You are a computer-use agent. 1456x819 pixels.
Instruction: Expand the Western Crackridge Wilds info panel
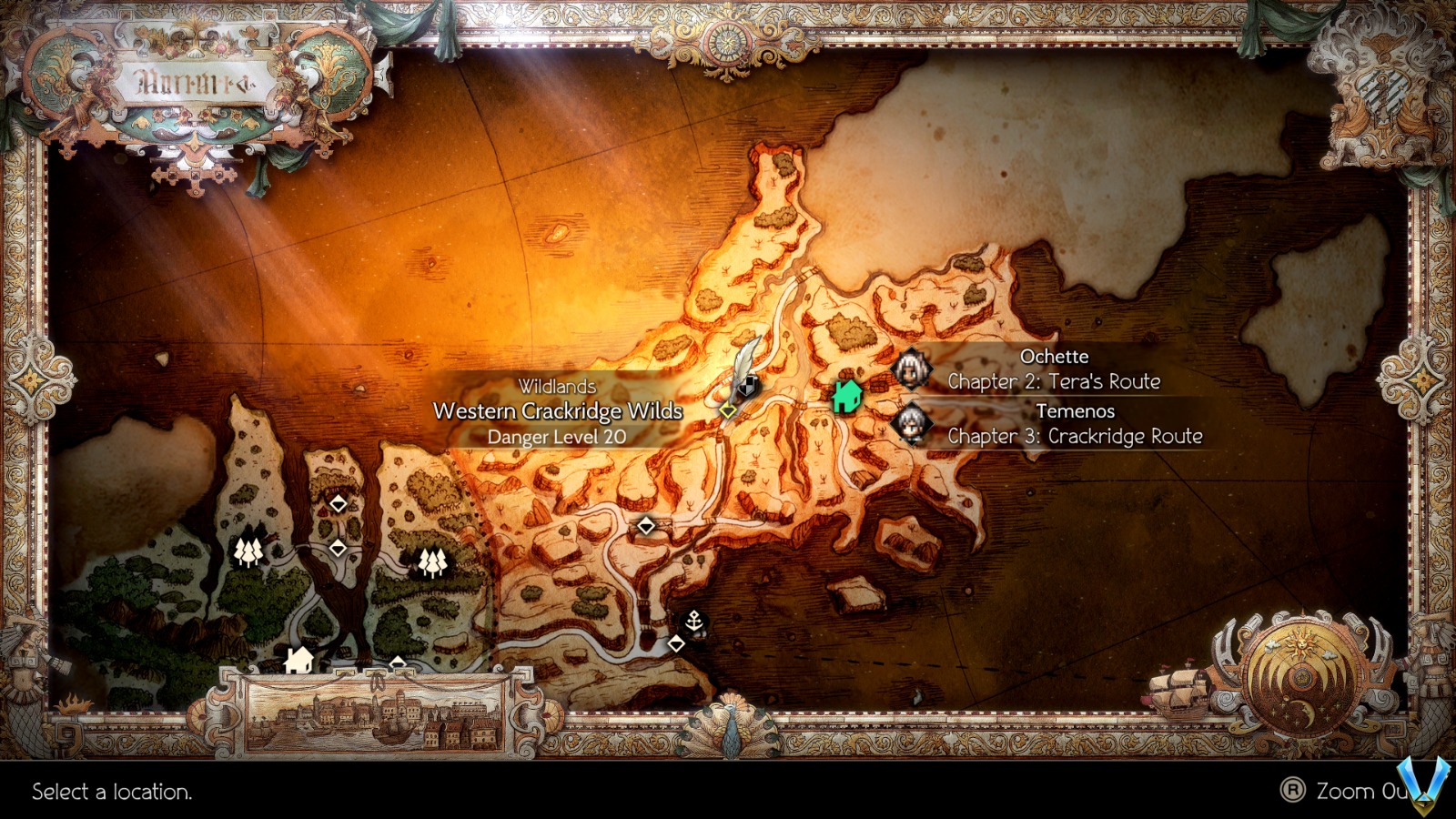(x=560, y=411)
